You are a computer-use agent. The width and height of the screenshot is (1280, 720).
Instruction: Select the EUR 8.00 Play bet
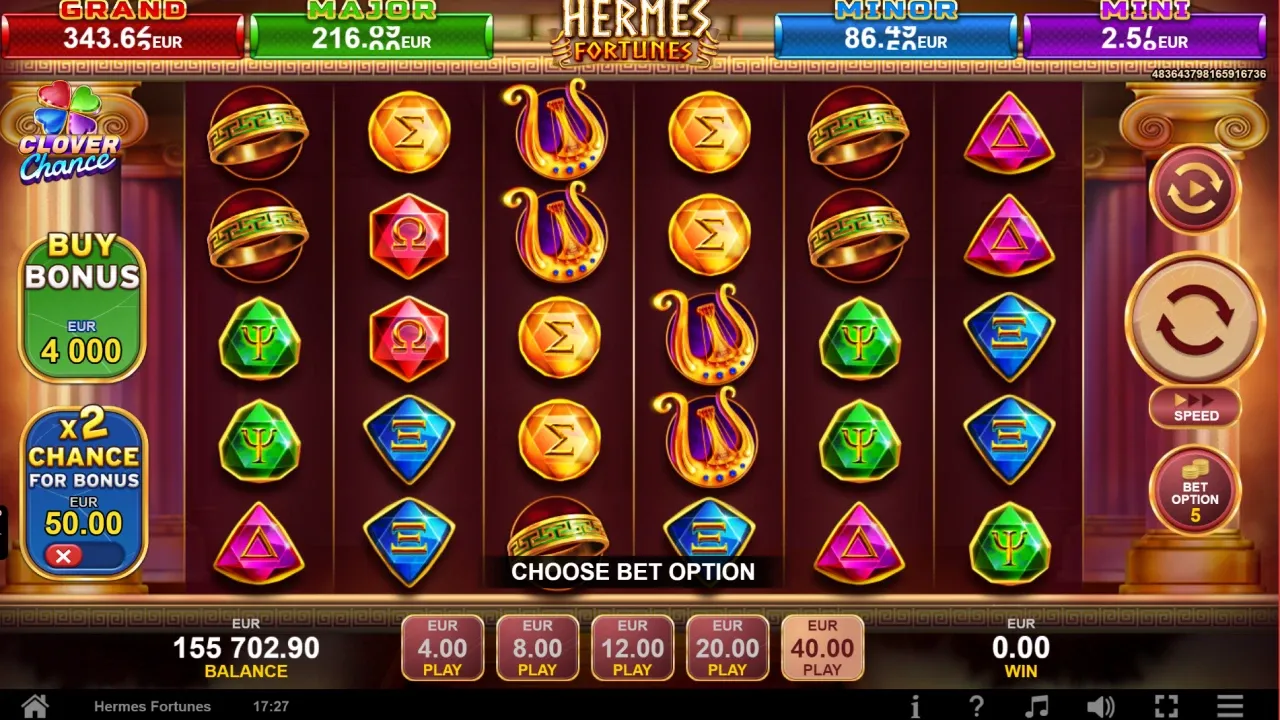tap(537, 648)
